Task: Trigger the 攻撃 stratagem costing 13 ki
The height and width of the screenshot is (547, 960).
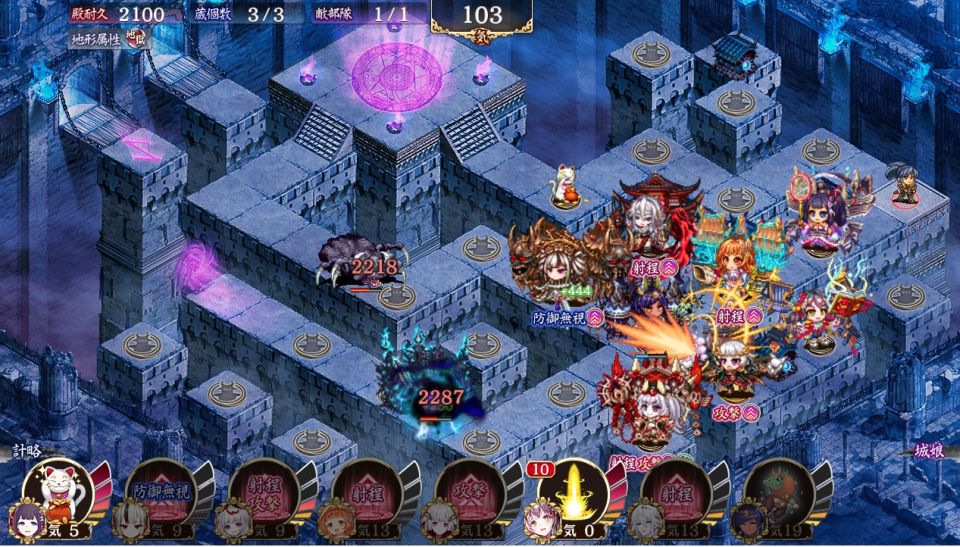Action: pyautogui.click(x=469, y=492)
